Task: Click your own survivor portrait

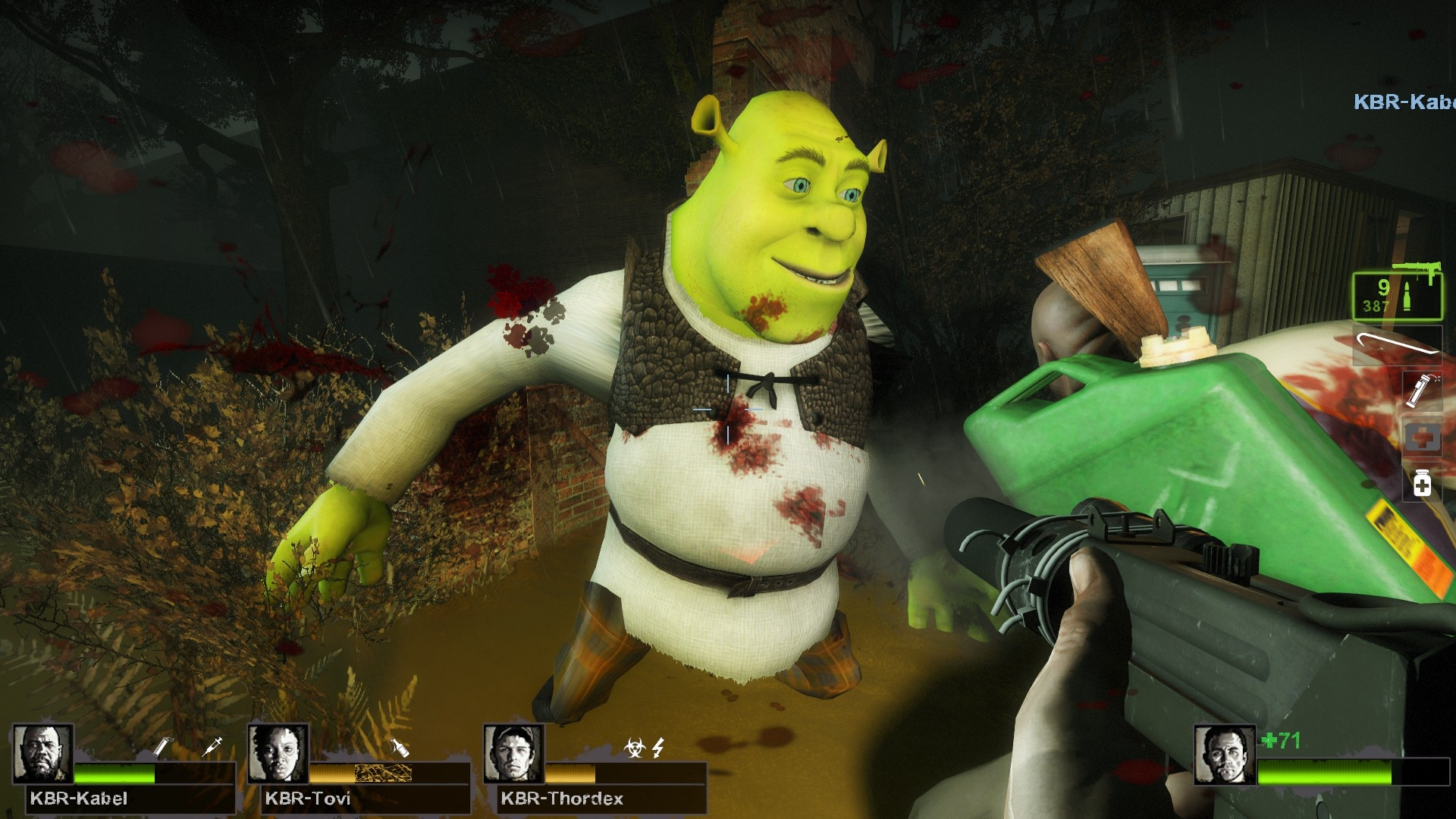Action: (x=1224, y=755)
